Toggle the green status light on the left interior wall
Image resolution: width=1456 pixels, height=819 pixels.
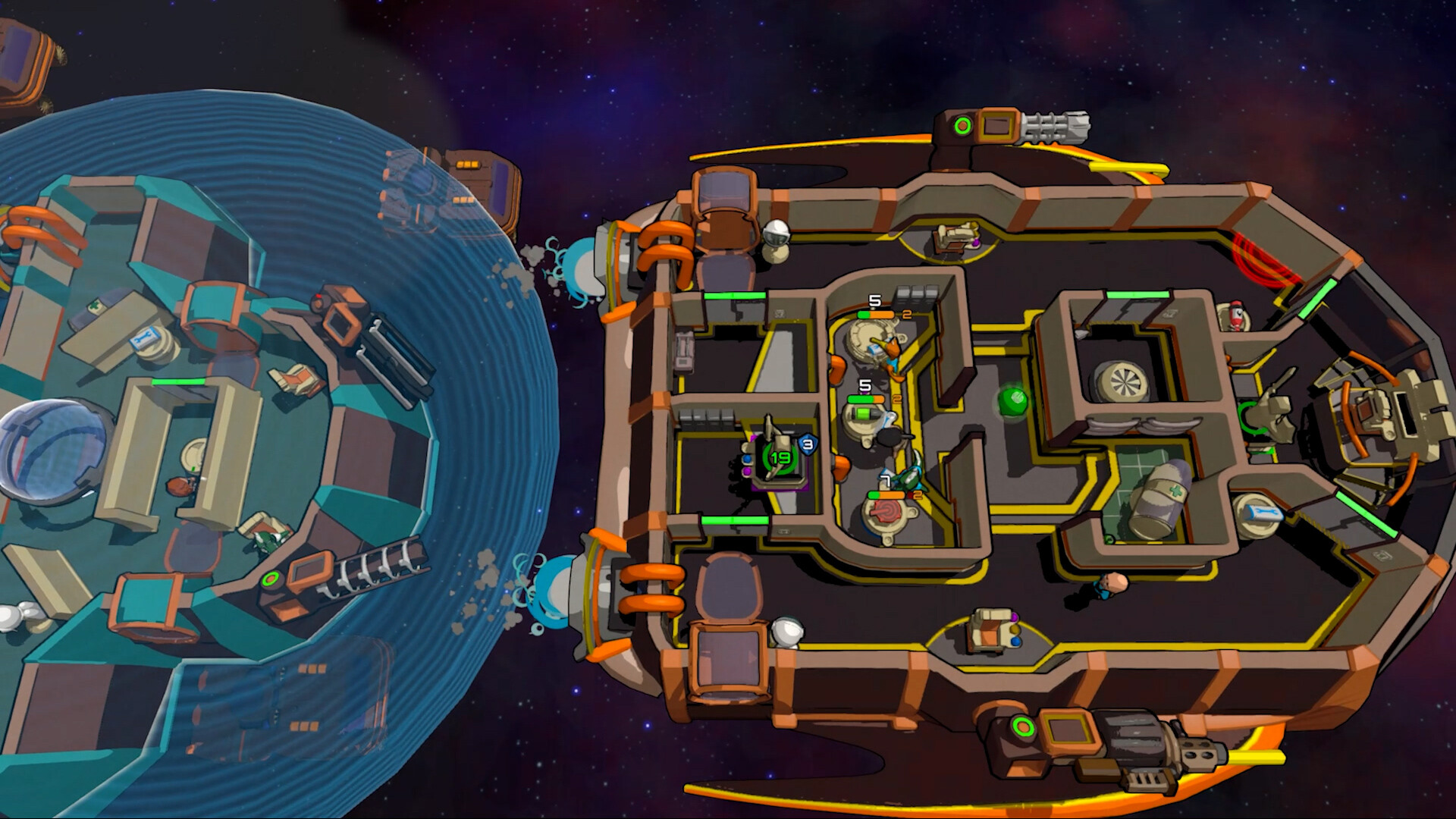735,297
